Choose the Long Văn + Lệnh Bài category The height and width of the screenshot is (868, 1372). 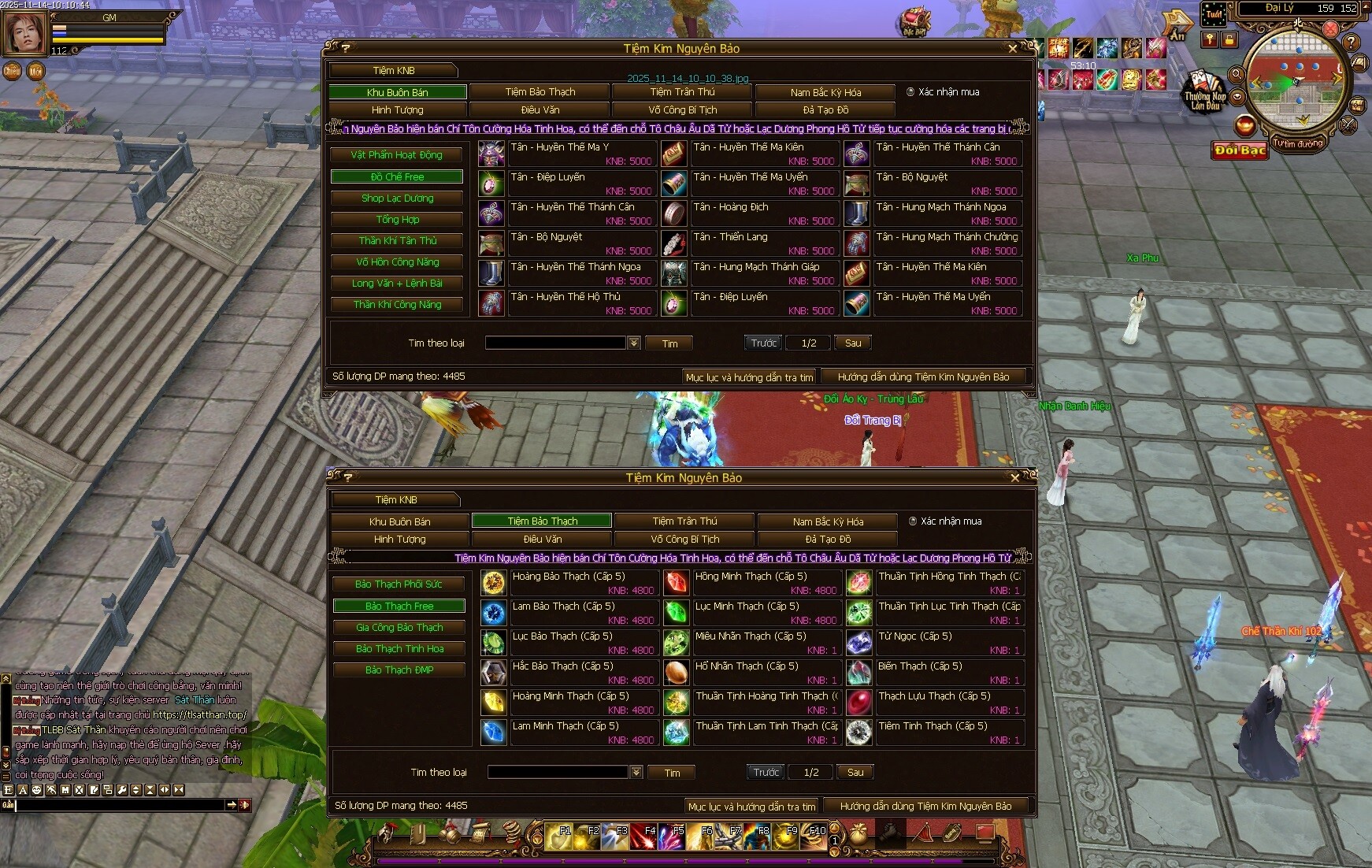tap(397, 284)
